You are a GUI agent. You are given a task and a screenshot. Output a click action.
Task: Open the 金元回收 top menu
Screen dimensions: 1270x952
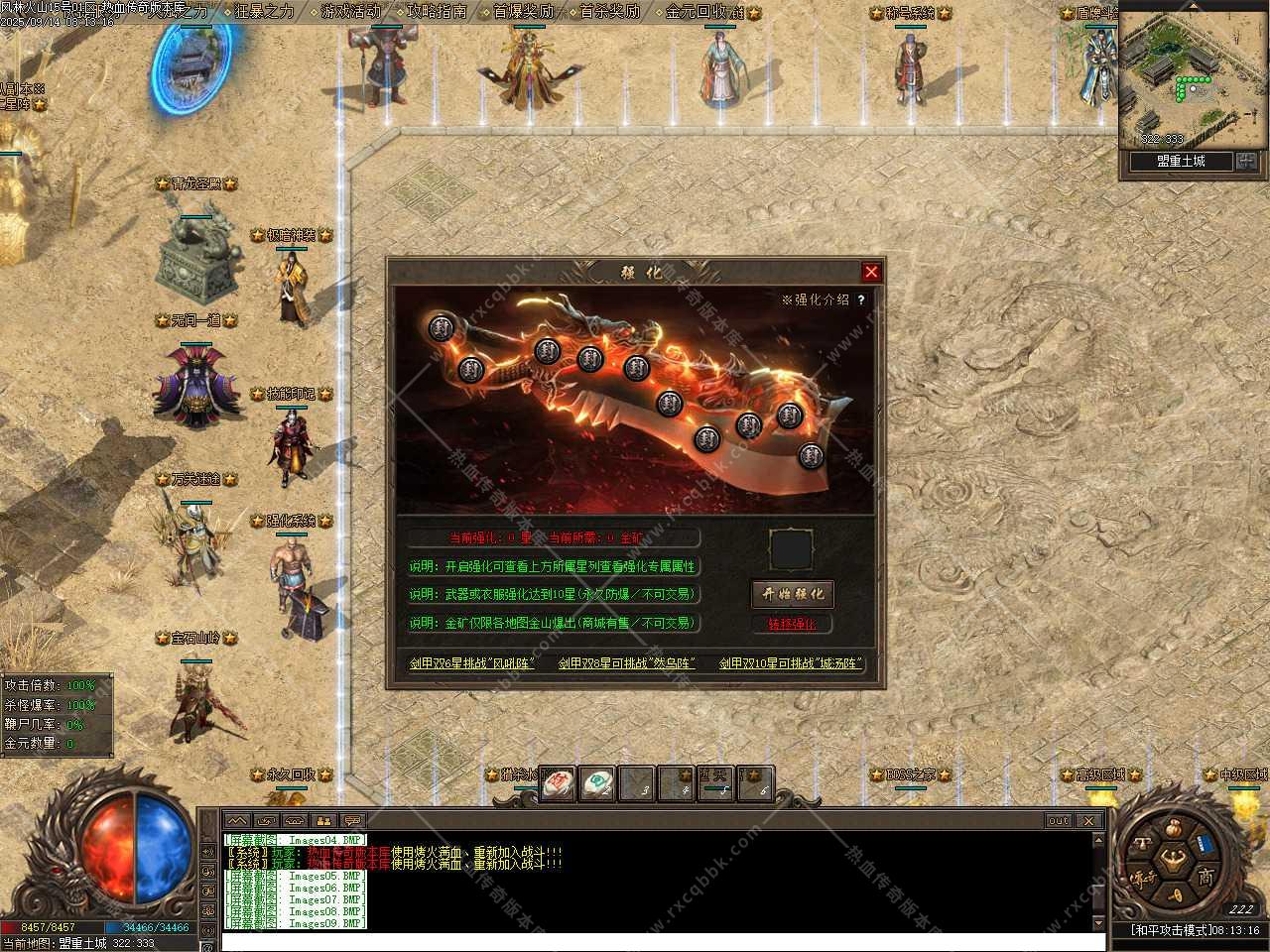tap(702, 12)
